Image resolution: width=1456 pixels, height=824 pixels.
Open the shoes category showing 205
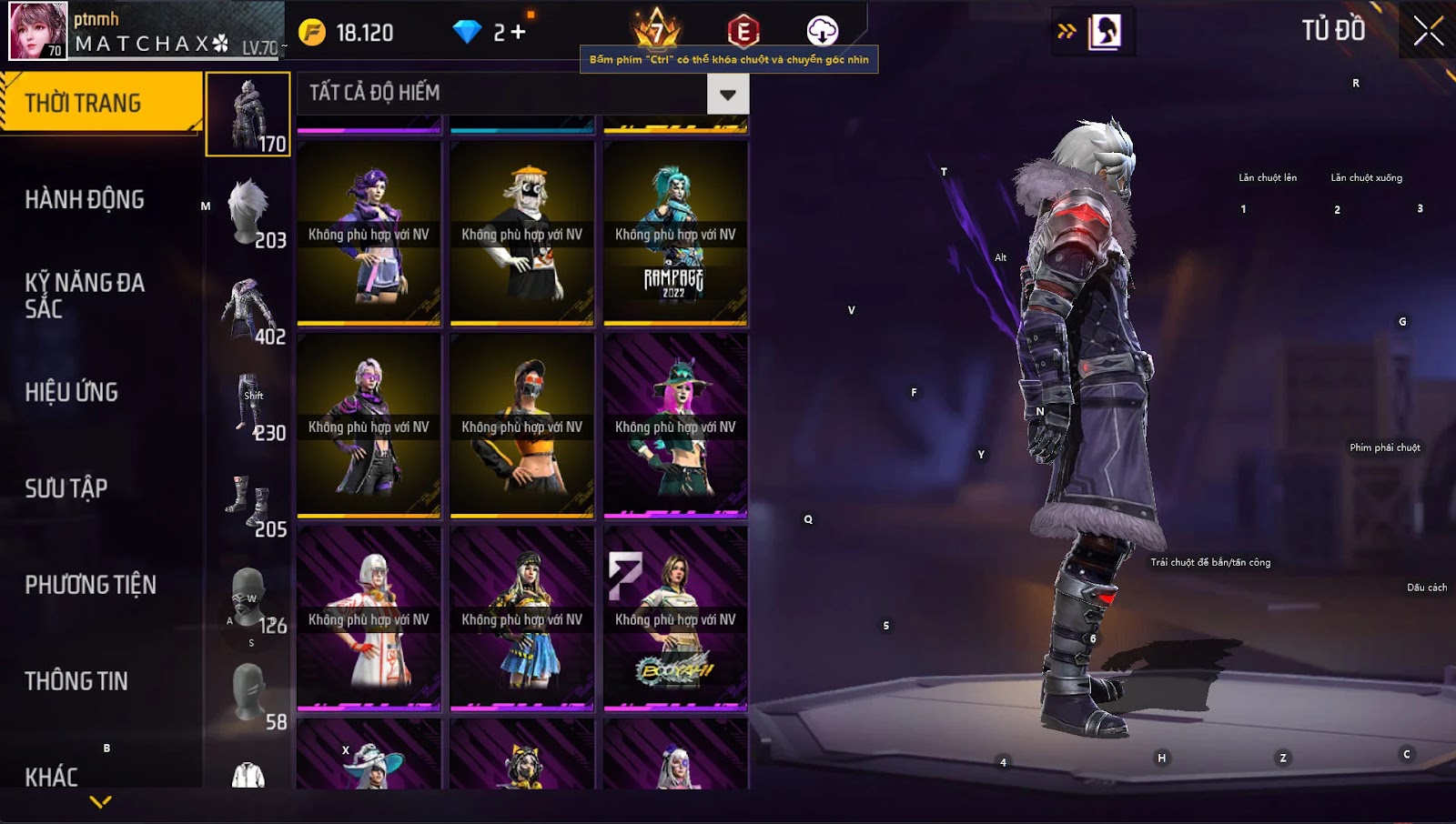pos(249,502)
